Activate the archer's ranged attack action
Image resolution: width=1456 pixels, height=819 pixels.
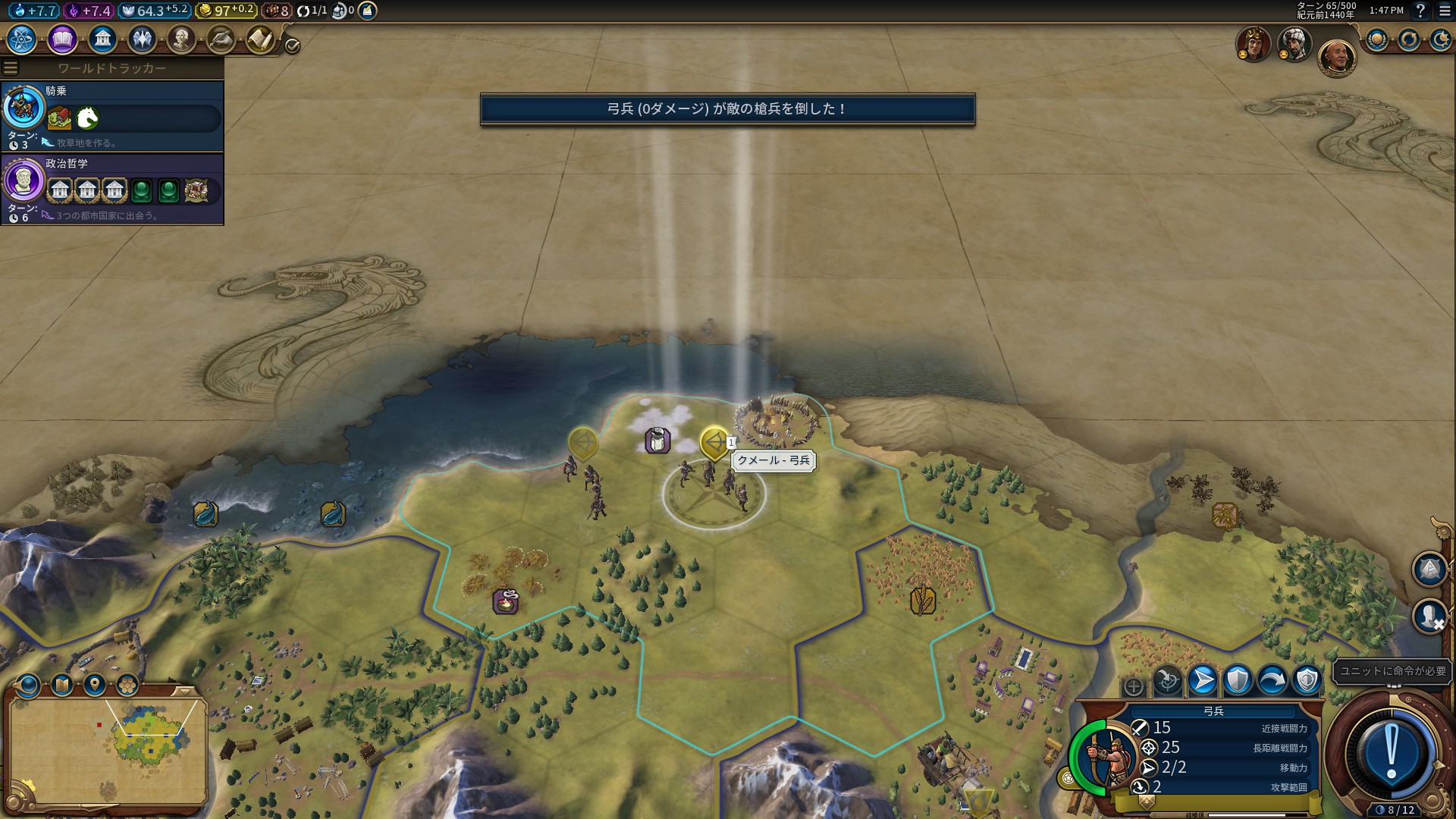point(1168,680)
